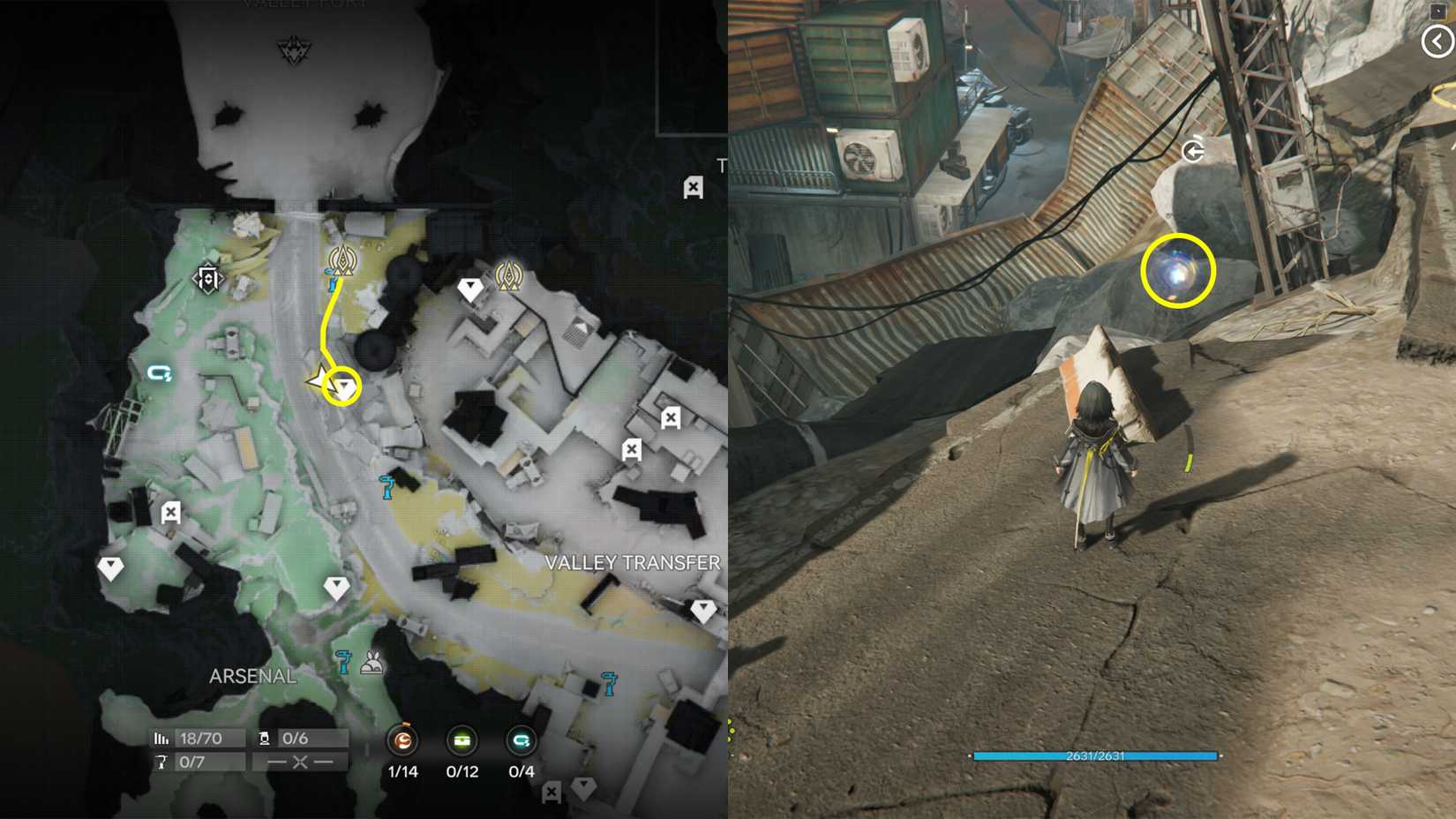Screen dimensions: 1456x819
Task: Click the crate icon marked with an X near Arsenal
Action: [x=169, y=512]
